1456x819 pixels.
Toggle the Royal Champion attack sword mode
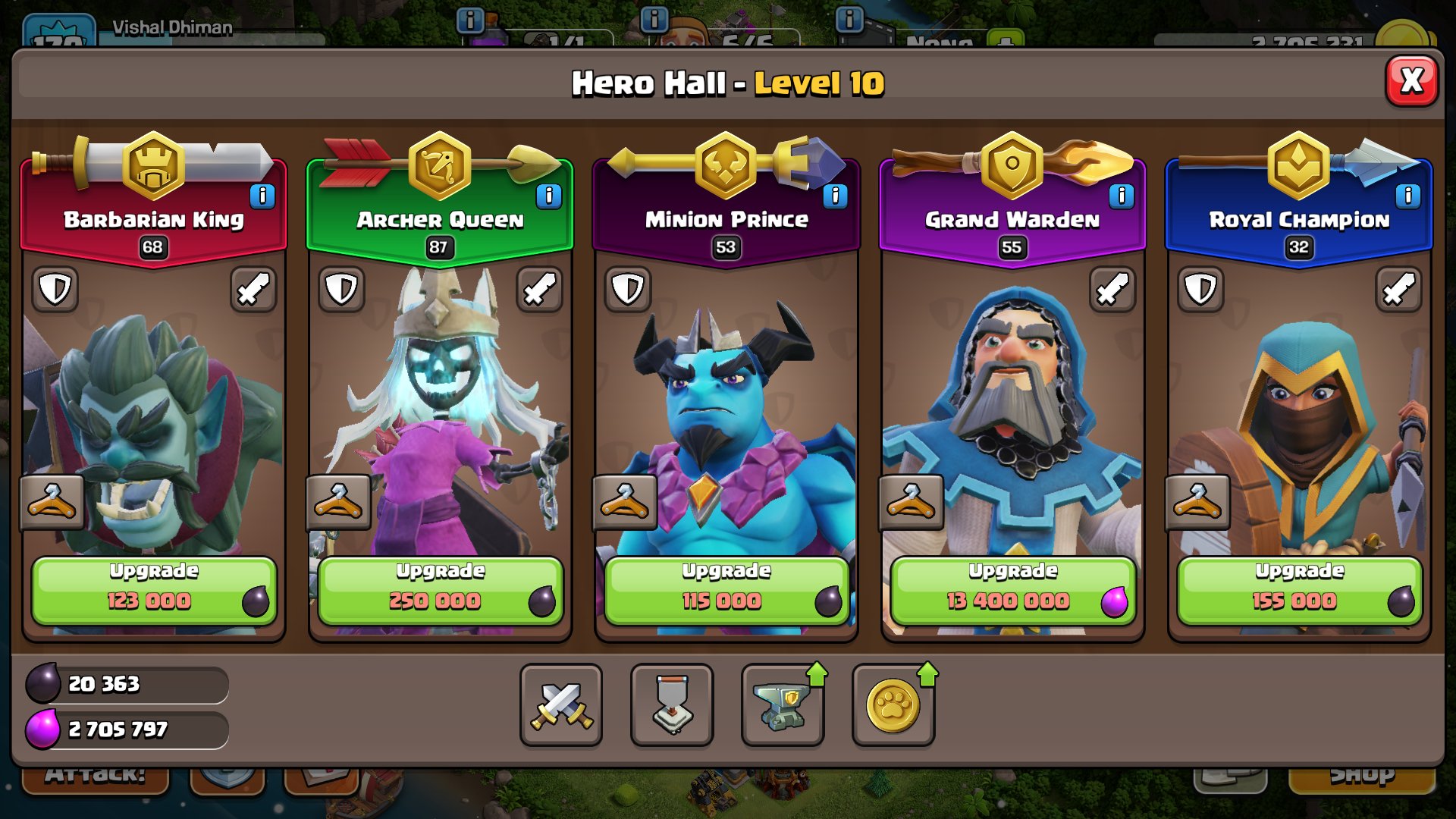[x=1398, y=290]
